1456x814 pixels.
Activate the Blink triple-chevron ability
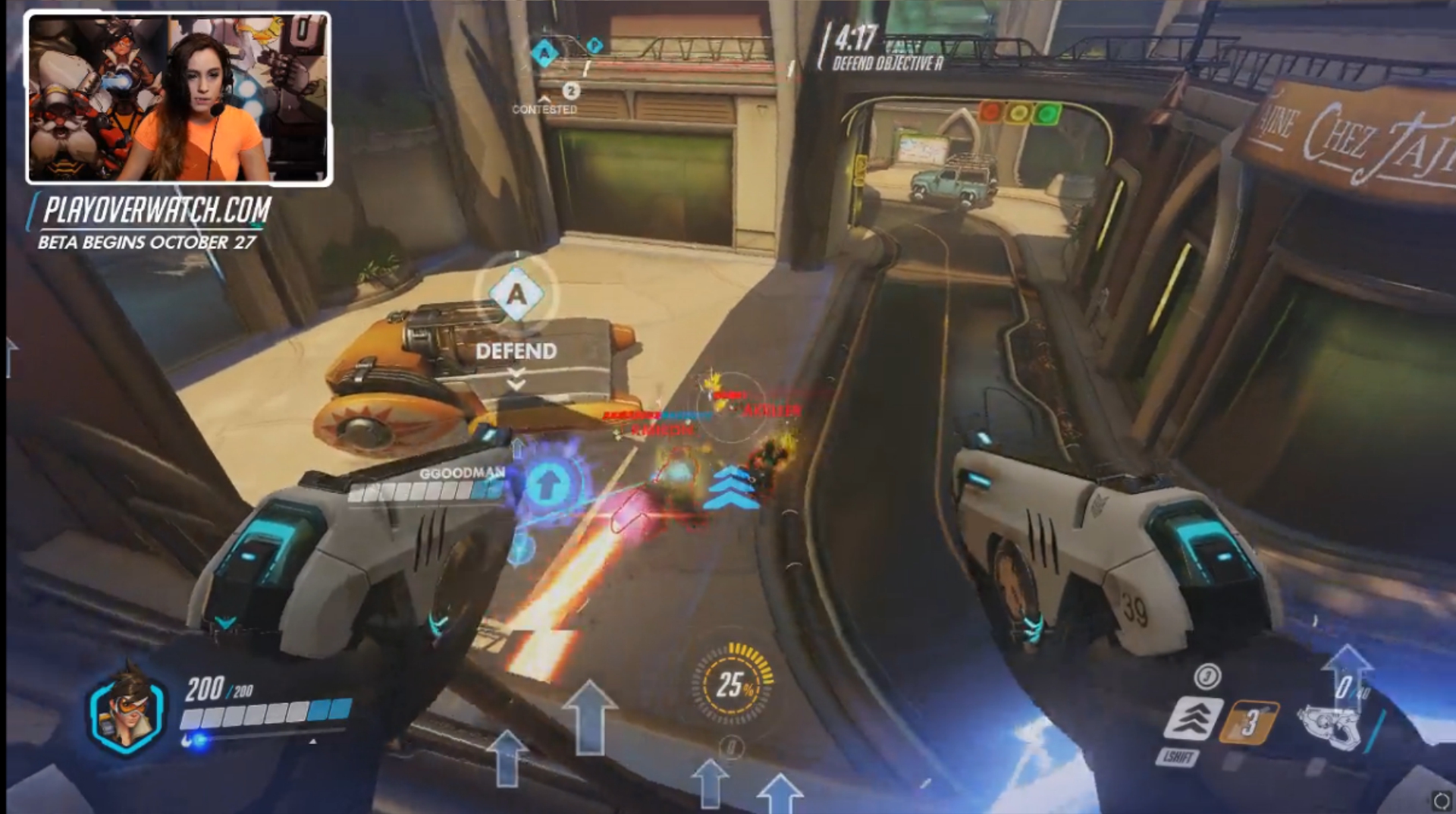(x=1193, y=718)
